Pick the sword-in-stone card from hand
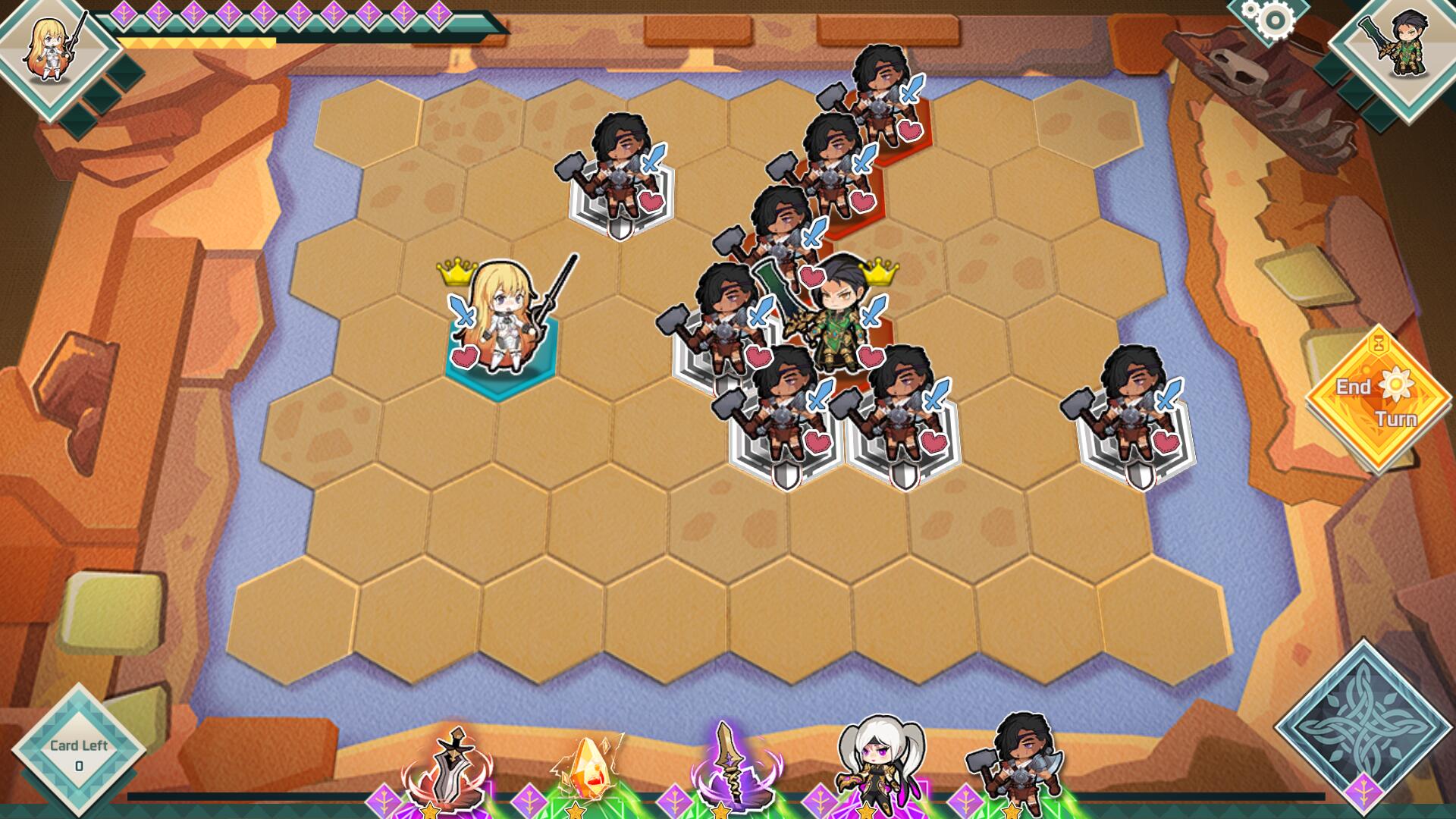The width and height of the screenshot is (1456, 819). pyautogui.click(x=450, y=770)
